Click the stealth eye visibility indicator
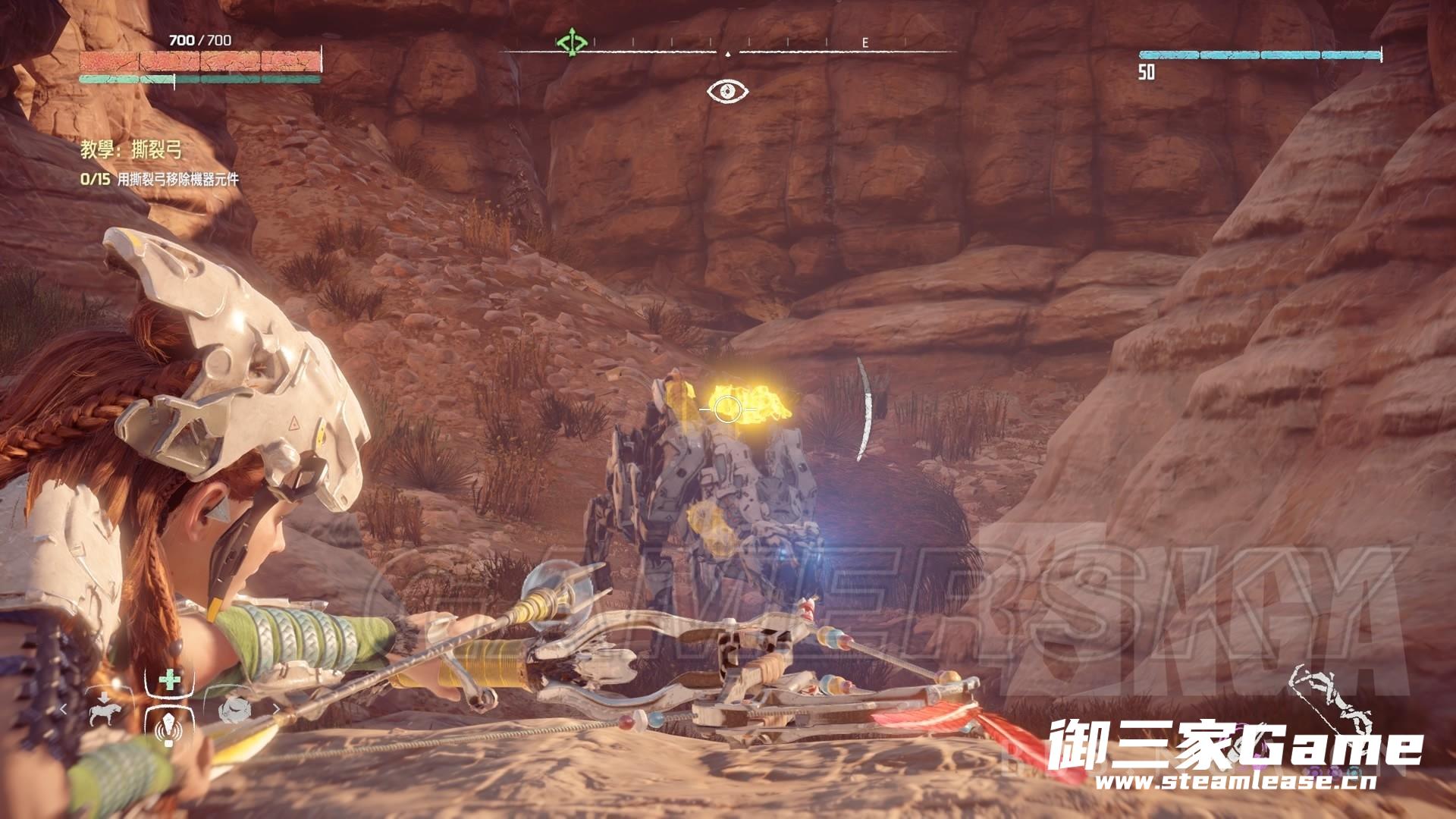Screen dimensions: 1456x819 (x=728, y=92)
